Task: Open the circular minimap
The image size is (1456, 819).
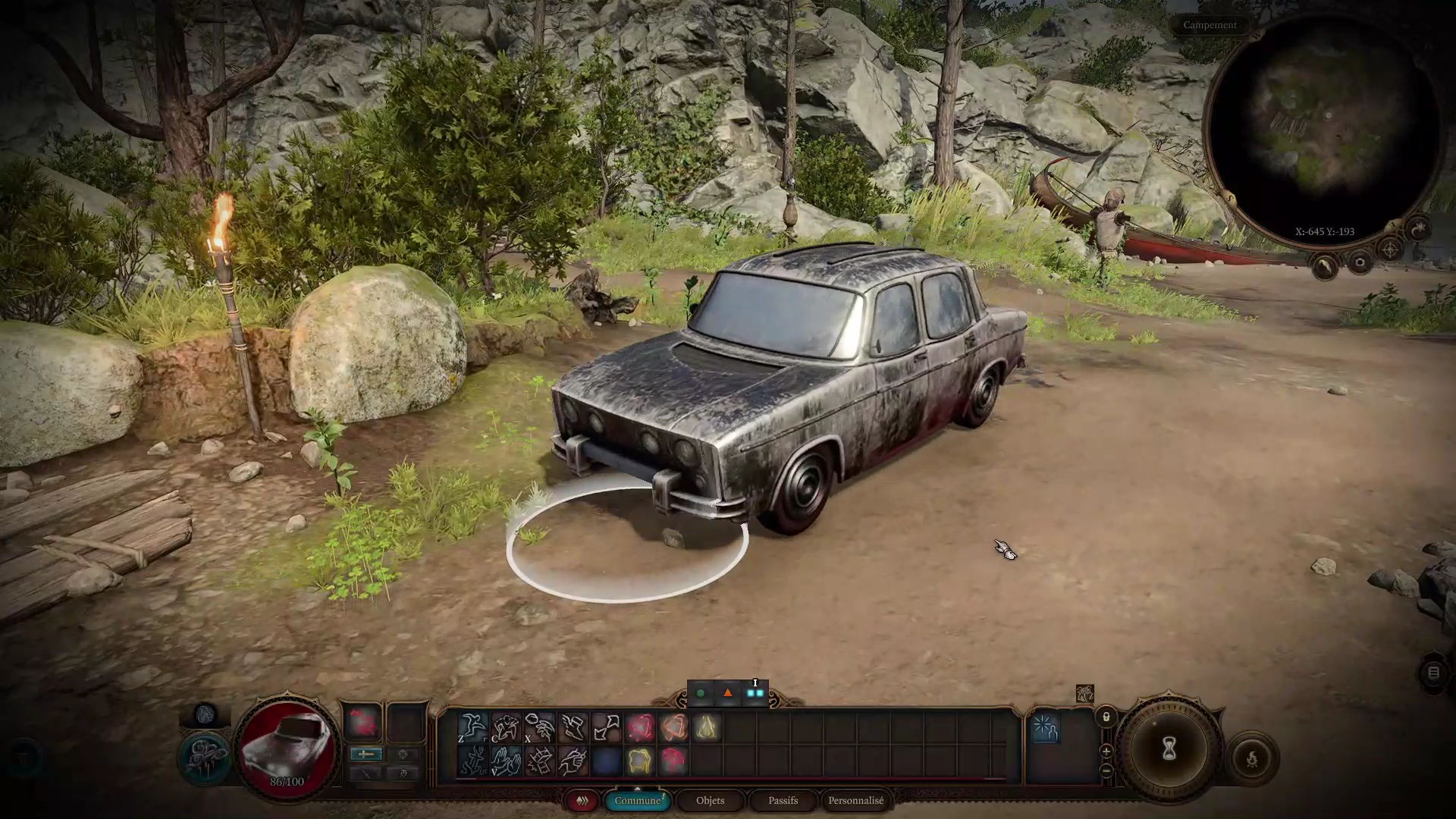Action: [x=1323, y=129]
